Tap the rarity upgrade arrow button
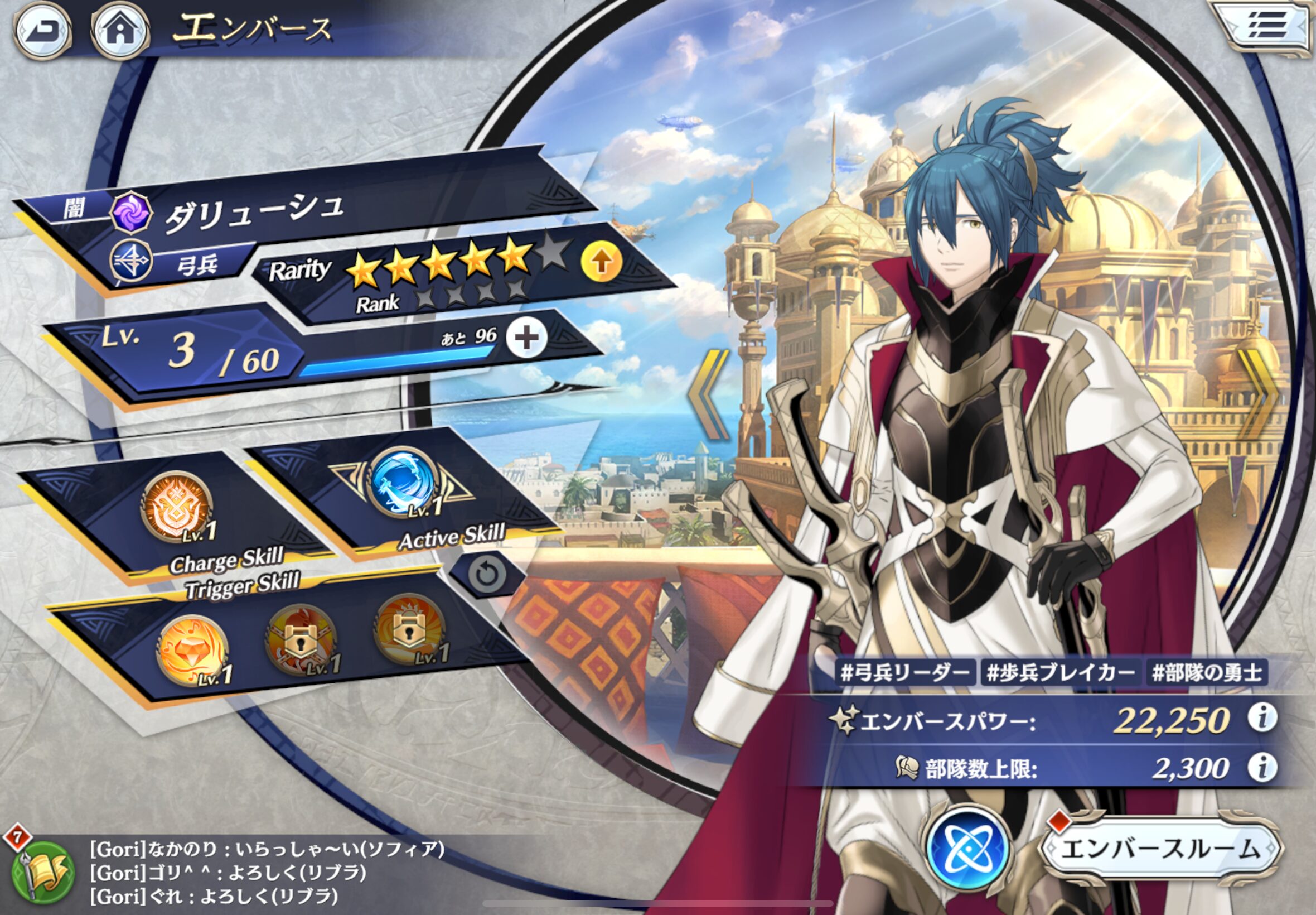This screenshot has height=915, width=1316. [601, 262]
